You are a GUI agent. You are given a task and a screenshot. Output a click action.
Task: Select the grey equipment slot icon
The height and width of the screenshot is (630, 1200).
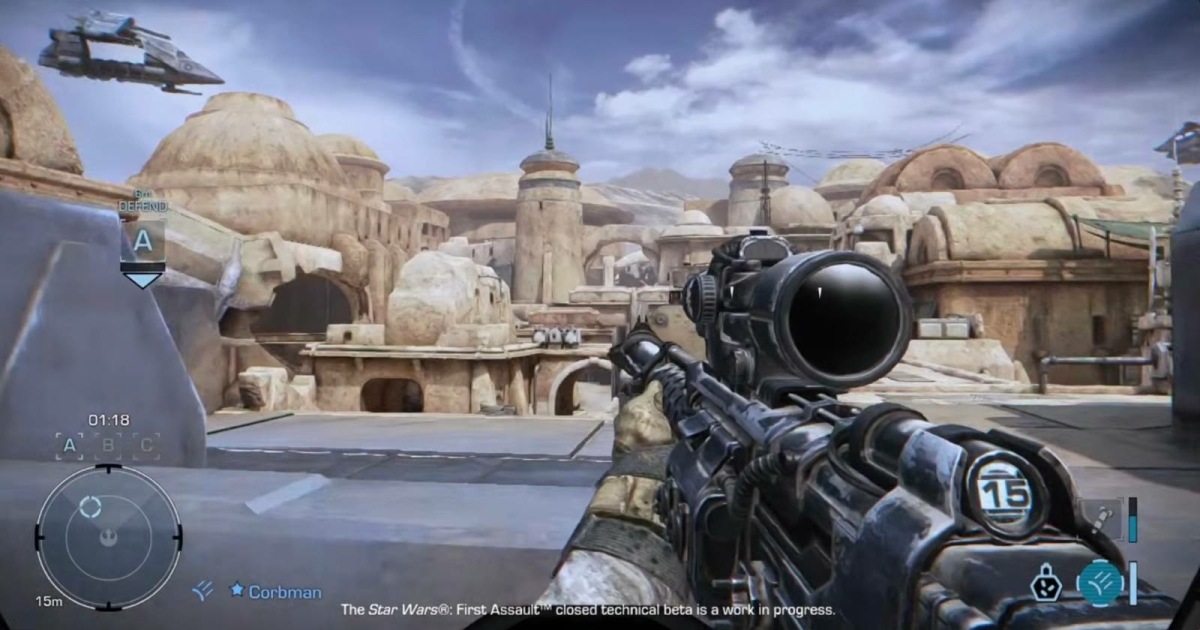coord(1101,519)
